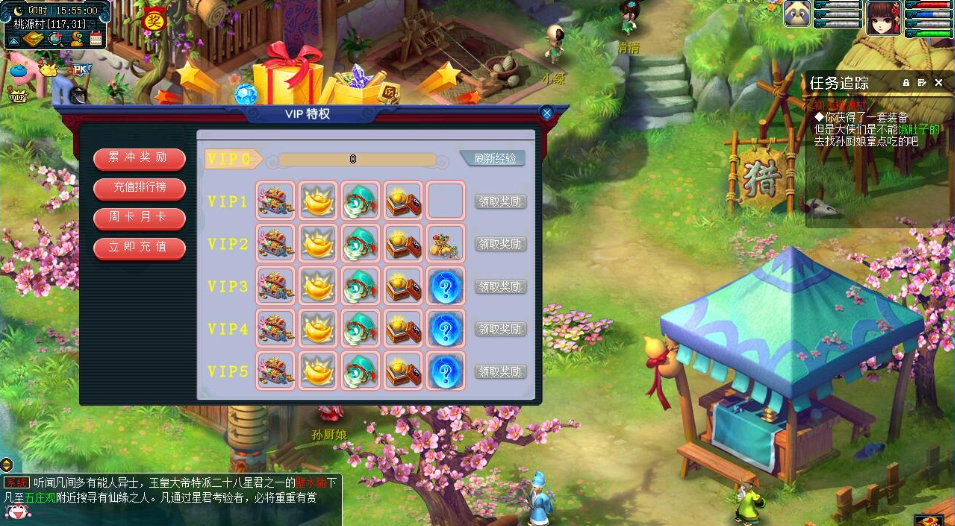Claim the VIP2 reward
The height and width of the screenshot is (526, 955).
(x=499, y=244)
